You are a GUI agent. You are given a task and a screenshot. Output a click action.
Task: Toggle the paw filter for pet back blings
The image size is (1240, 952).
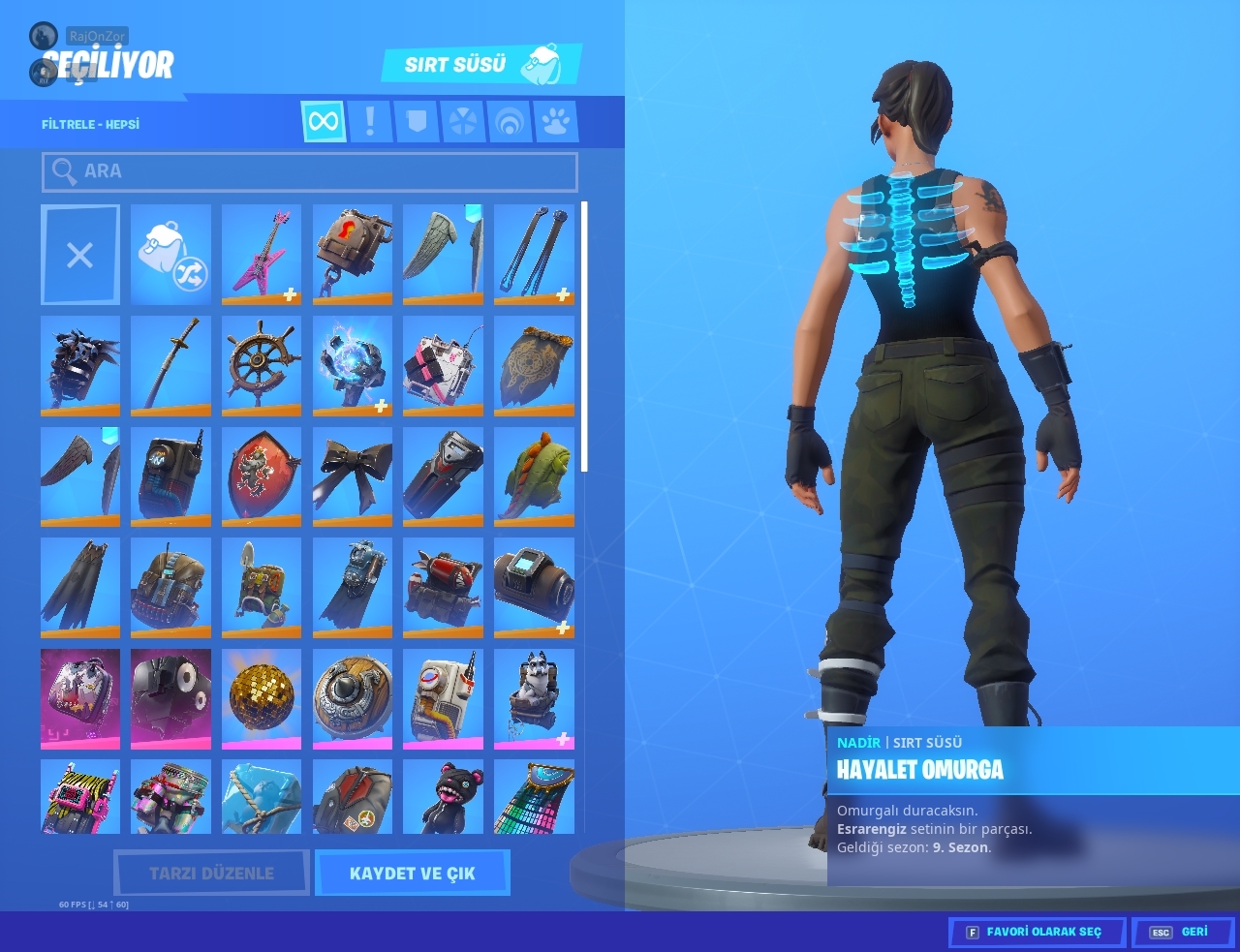556,122
